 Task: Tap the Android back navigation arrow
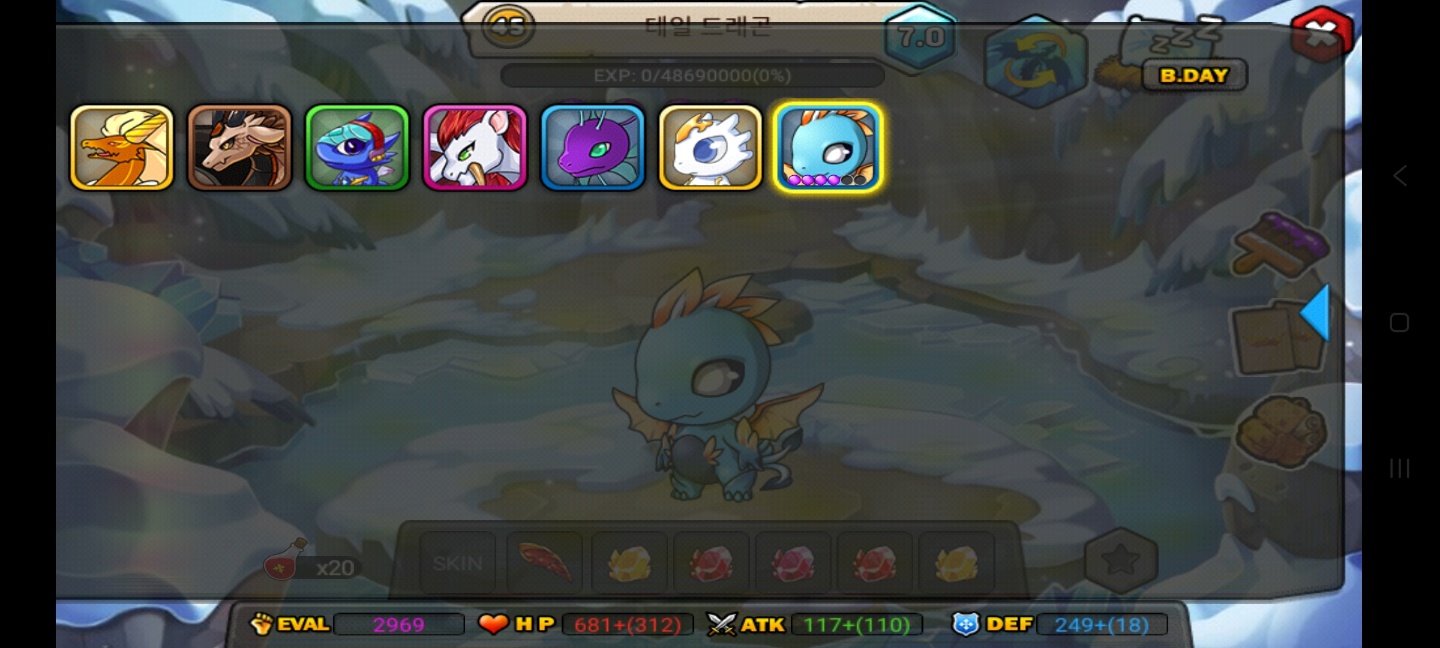tap(1400, 176)
